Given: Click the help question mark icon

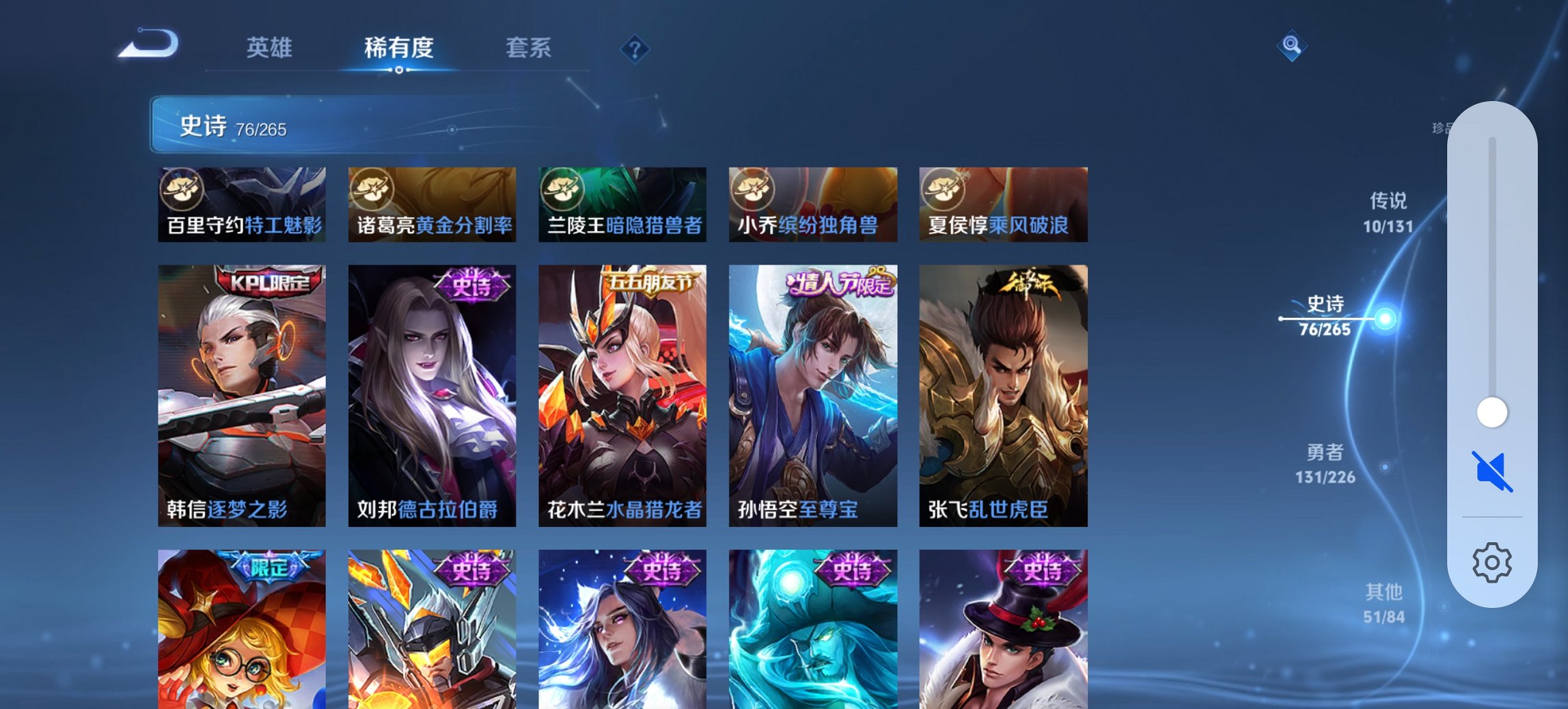Looking at the screenshot, I should [635, 48].
